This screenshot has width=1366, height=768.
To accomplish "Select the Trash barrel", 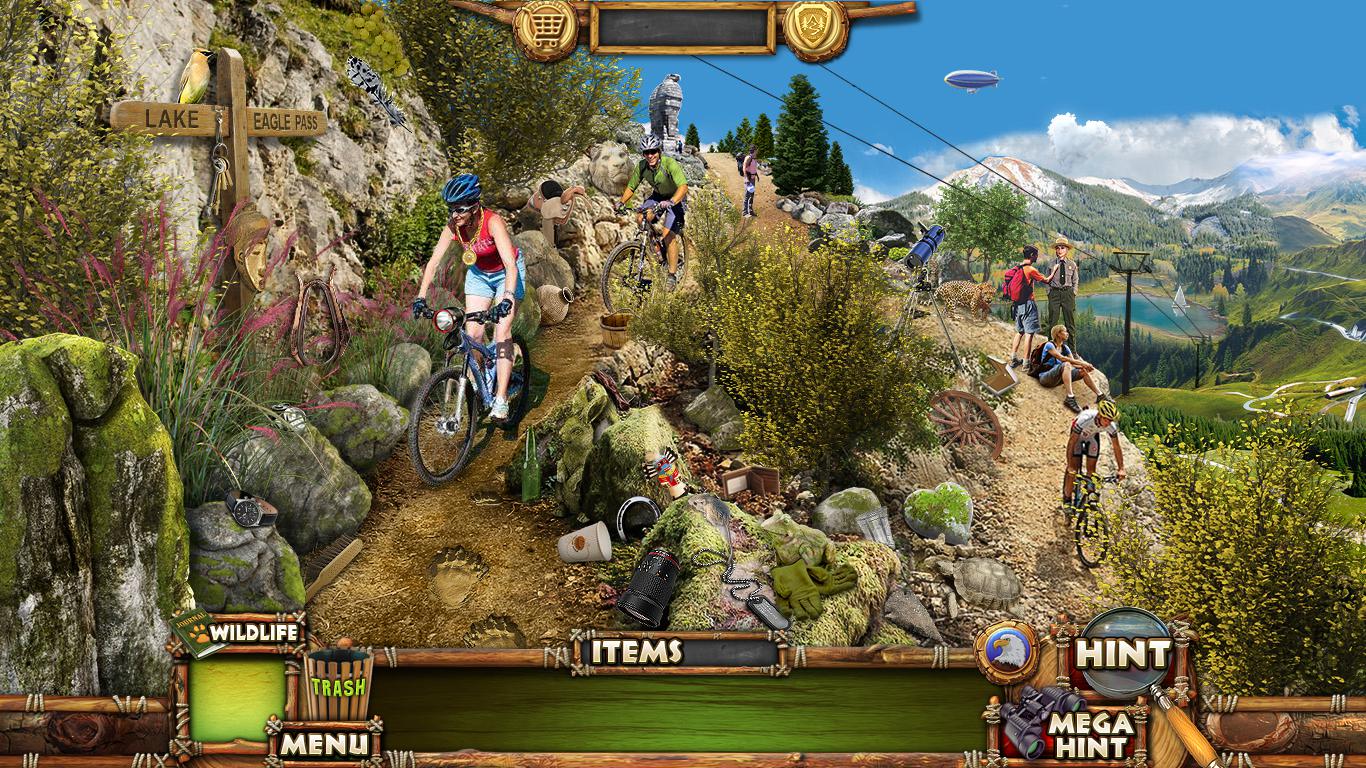I will [336, 684].
